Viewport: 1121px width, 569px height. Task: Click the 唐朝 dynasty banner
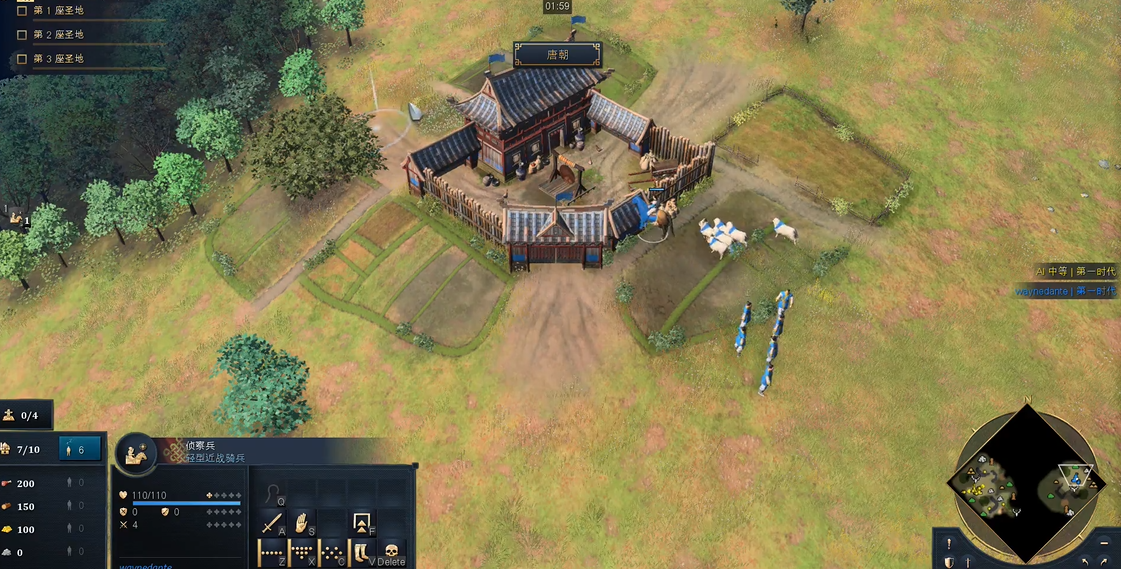click(x=557, y=55)
